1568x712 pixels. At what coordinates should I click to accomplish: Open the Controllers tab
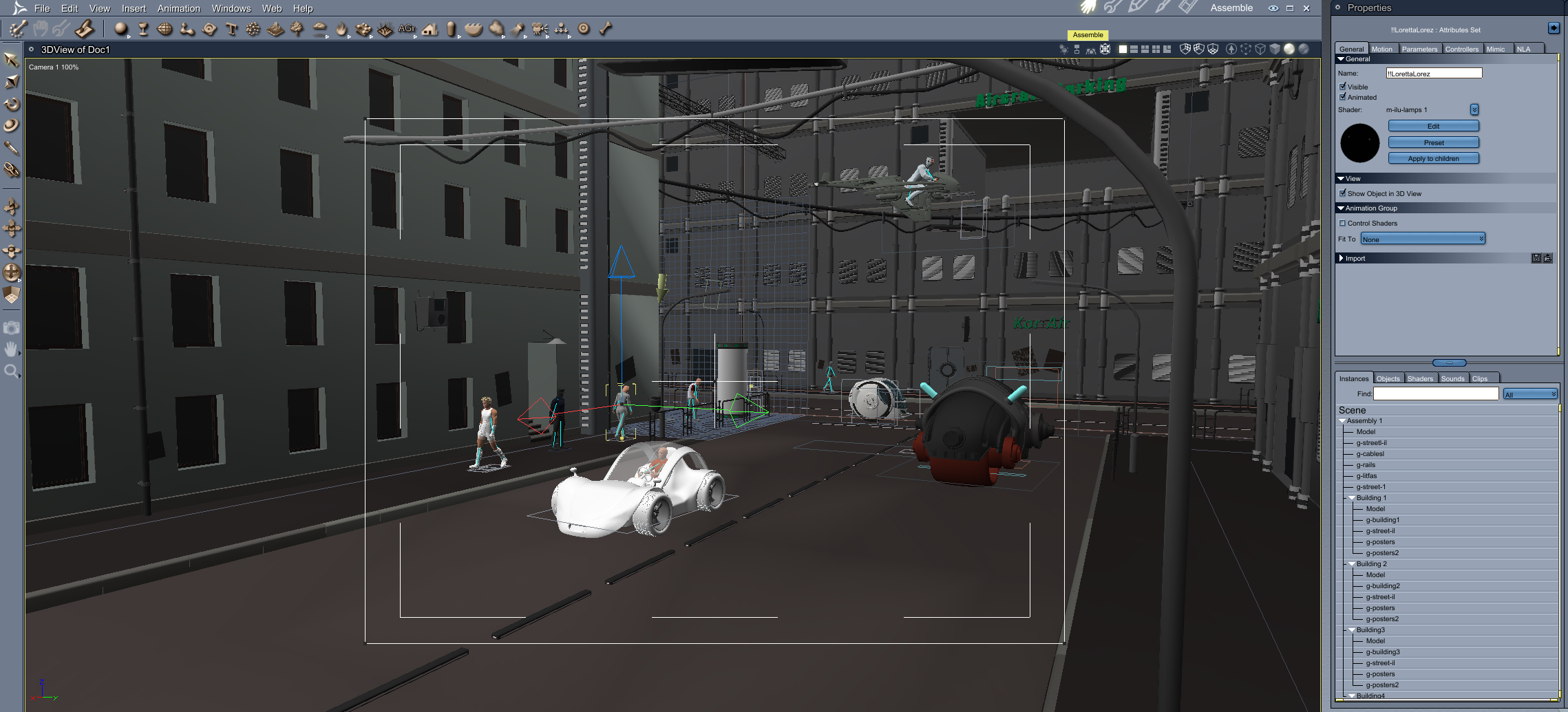[x=1461, y=49]
